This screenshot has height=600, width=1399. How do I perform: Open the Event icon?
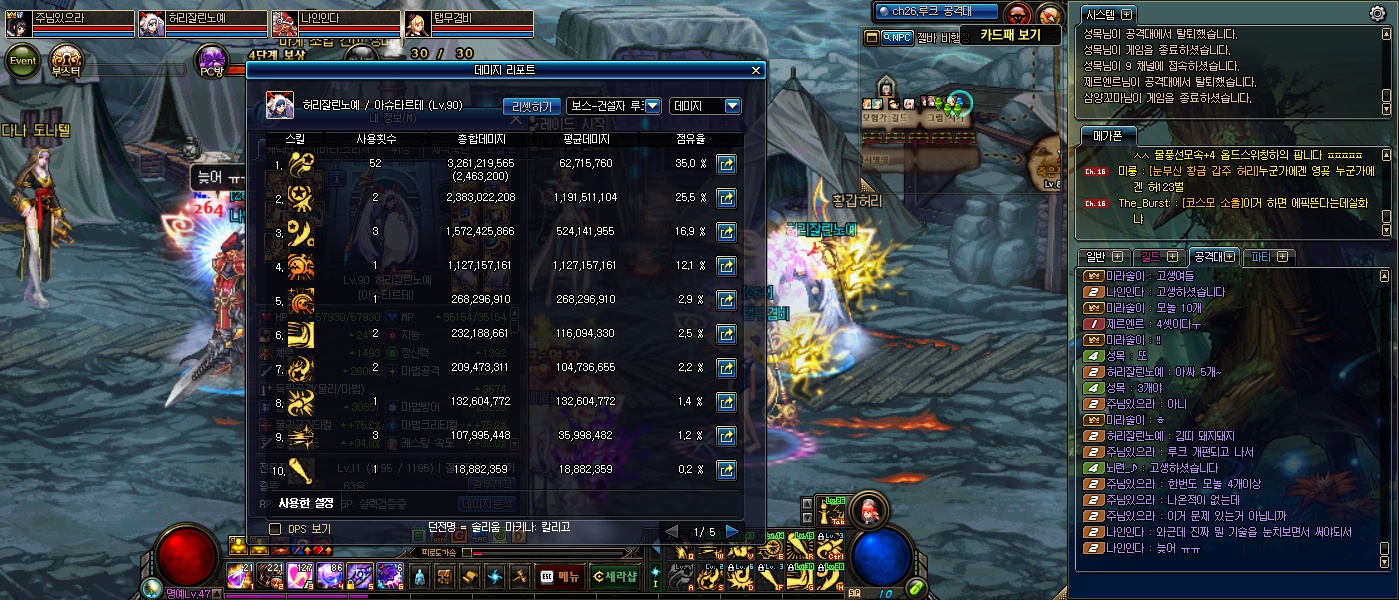click(23, 61)
